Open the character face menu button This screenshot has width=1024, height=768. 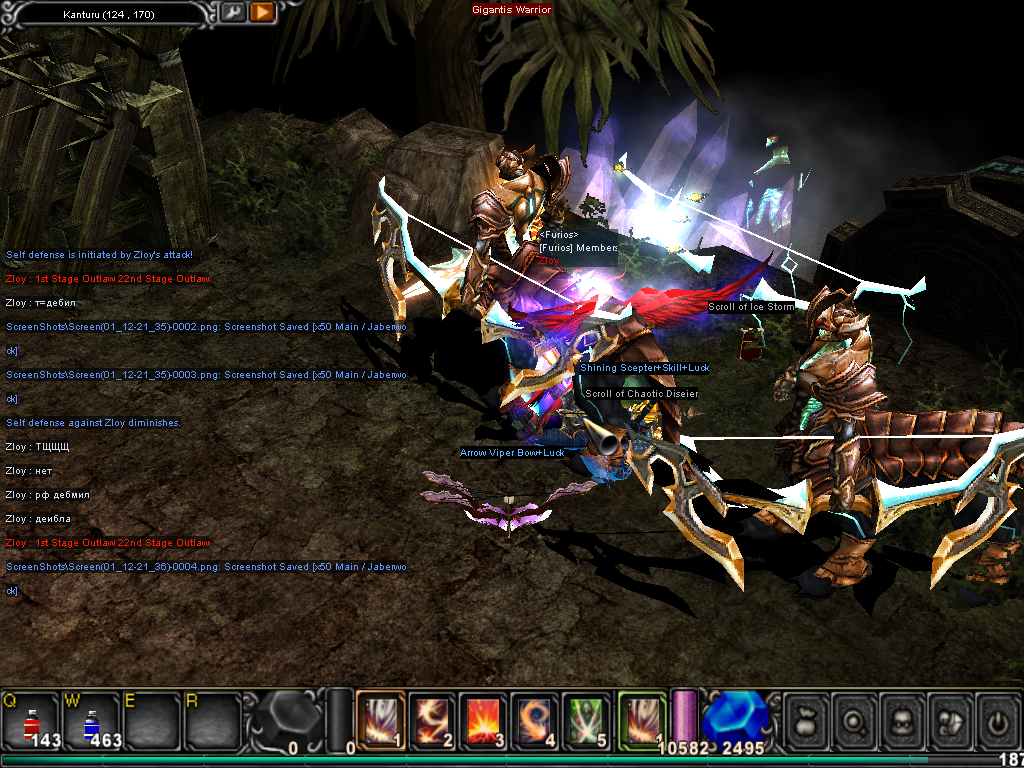(901, 720)
